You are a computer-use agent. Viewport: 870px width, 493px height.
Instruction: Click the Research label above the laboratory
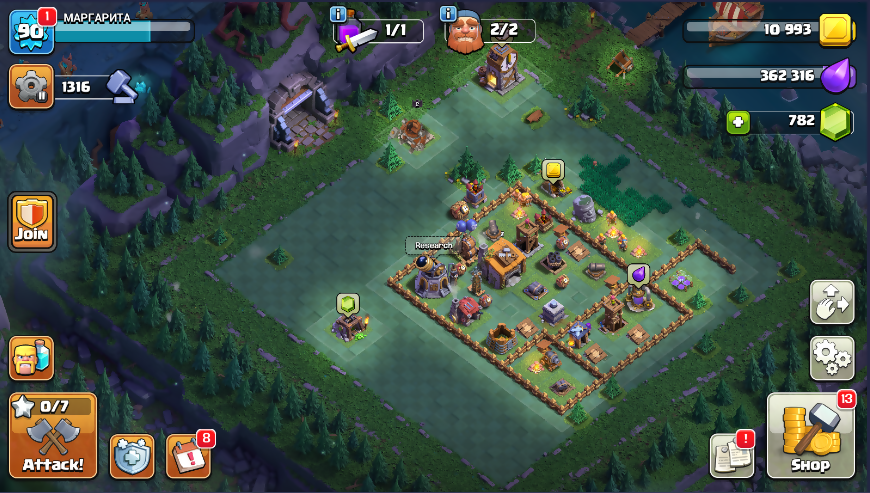point(433,245)
